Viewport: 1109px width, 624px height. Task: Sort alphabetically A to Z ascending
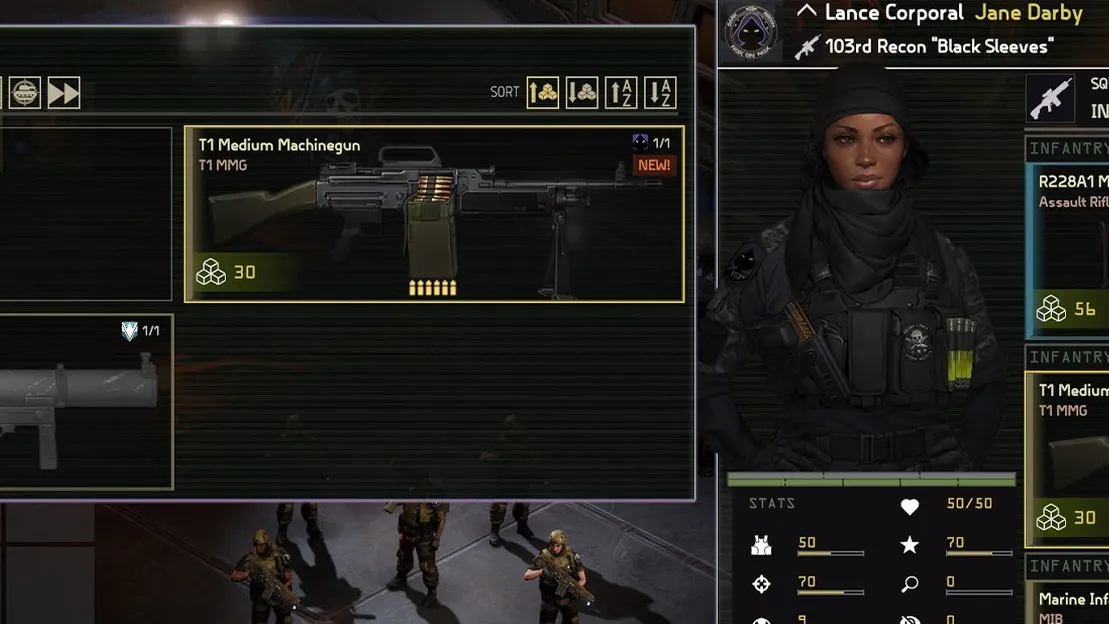[621, 93]
